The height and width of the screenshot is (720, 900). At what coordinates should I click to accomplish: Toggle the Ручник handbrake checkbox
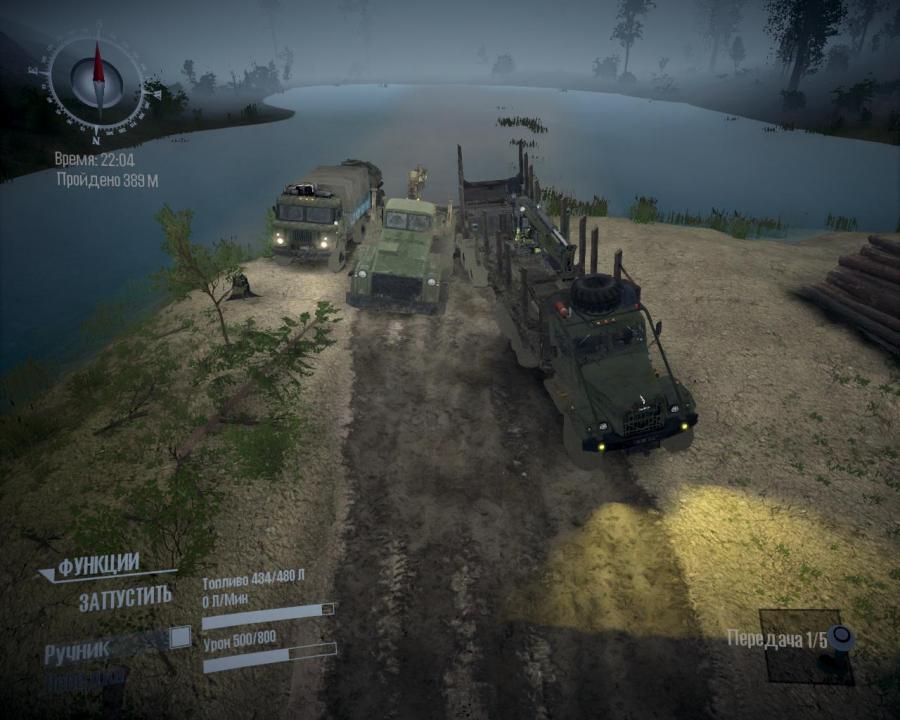pos(180,637)
